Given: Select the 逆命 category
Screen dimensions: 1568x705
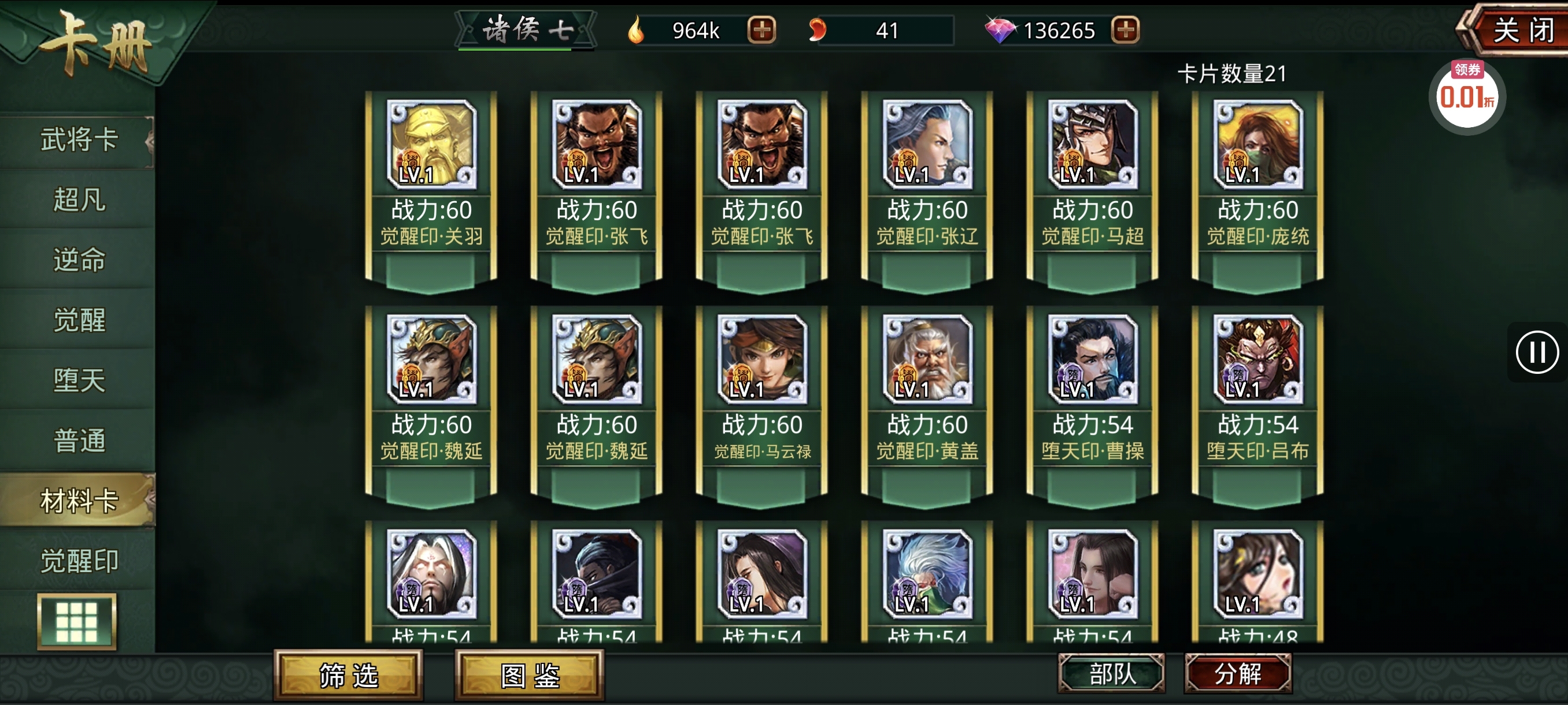Looking at the screenshot, I should click(x=79, y=259).
